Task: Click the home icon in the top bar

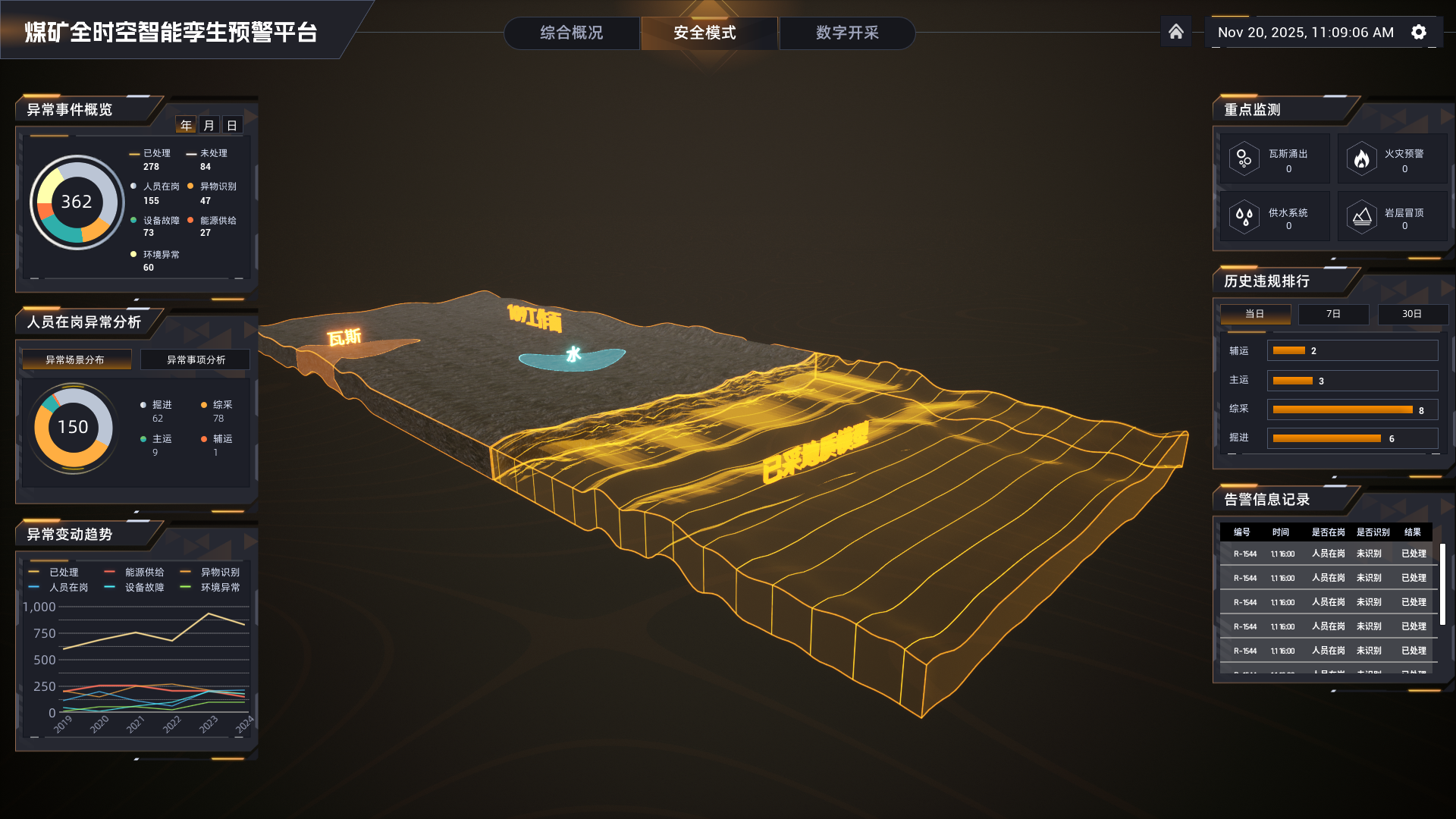Action: 1176,32
